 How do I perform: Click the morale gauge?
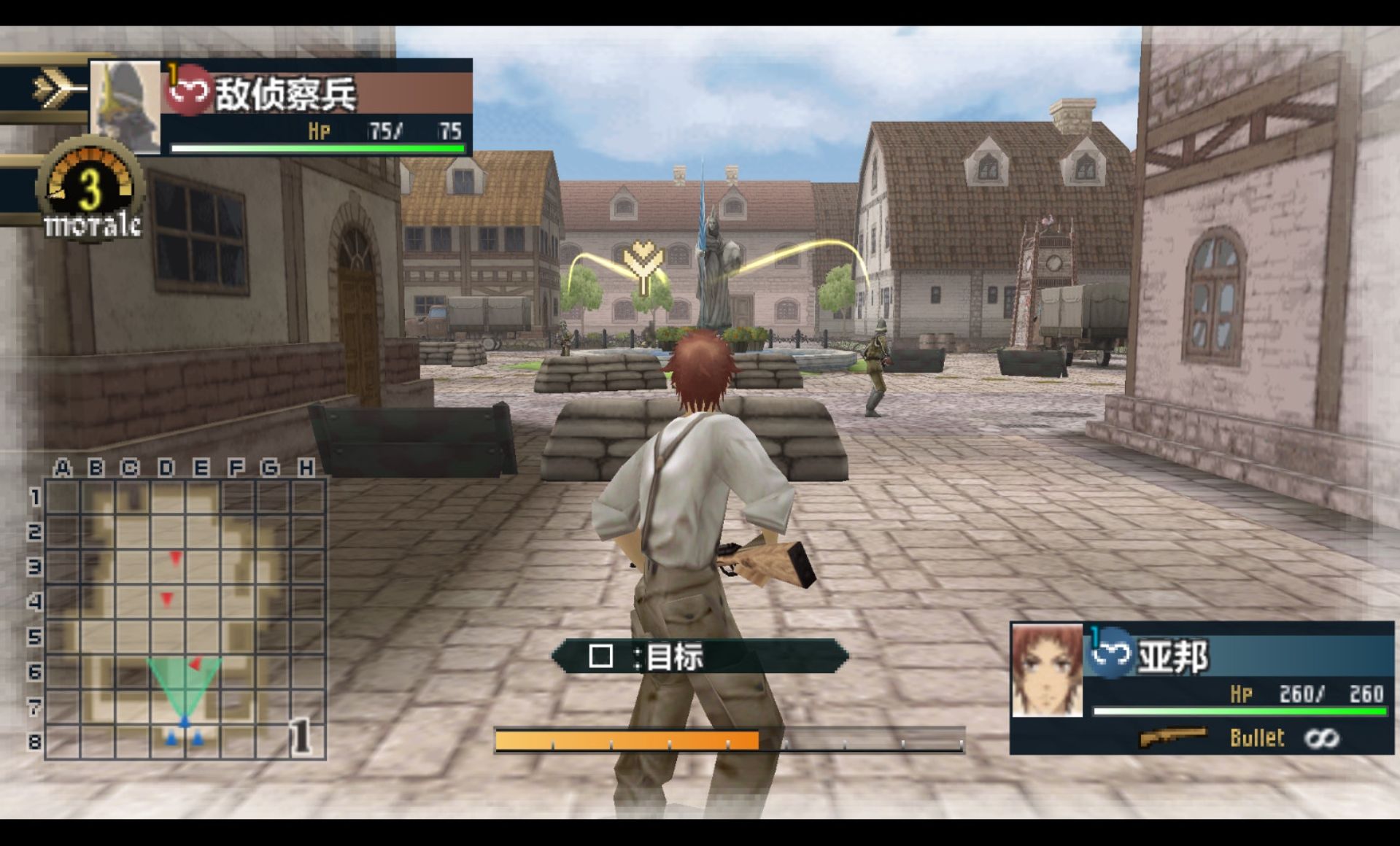pyautogui.click(x=91, y=190)
